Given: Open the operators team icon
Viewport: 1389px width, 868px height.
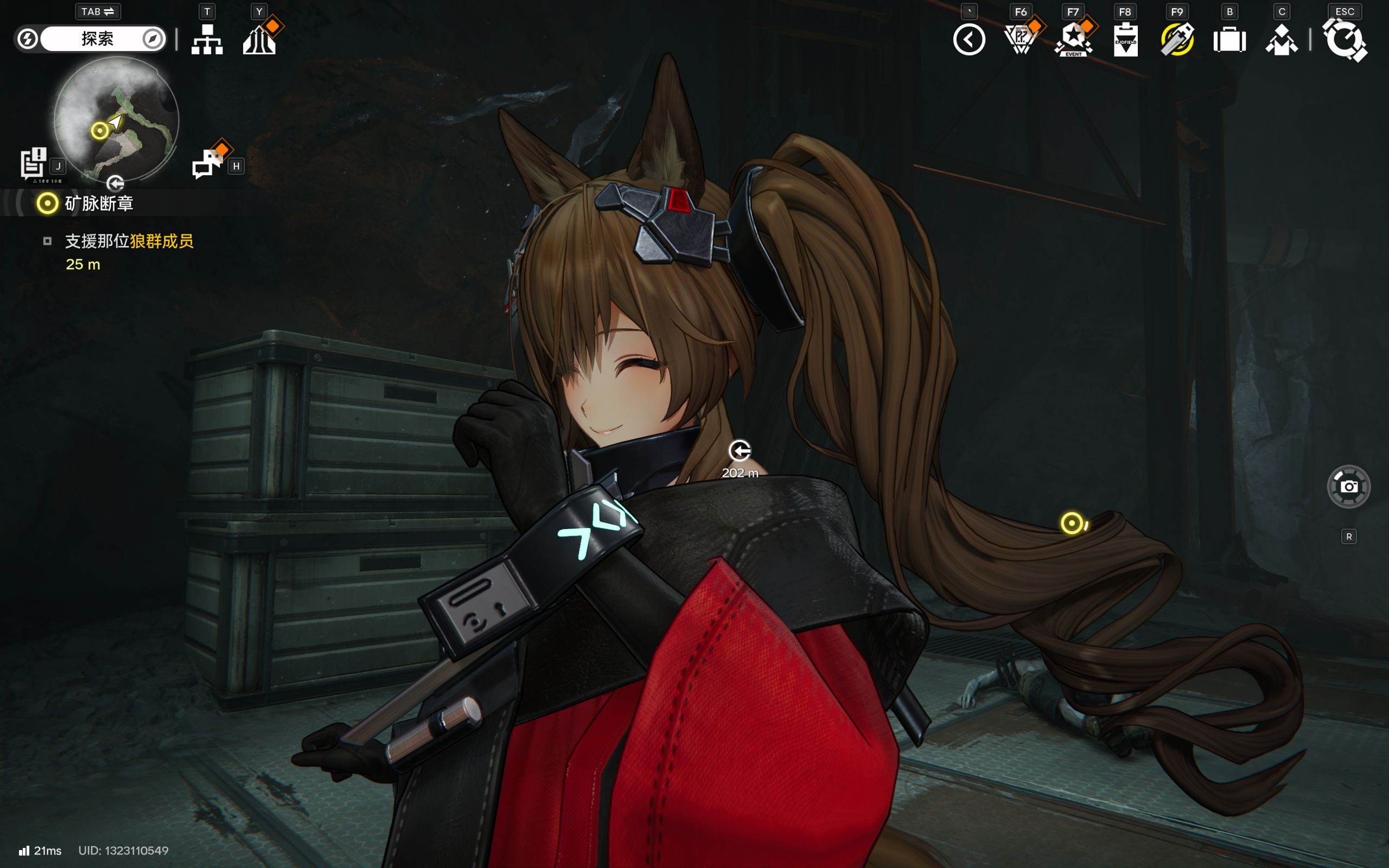Looking at the screenshot, I should pos(1281,41).
